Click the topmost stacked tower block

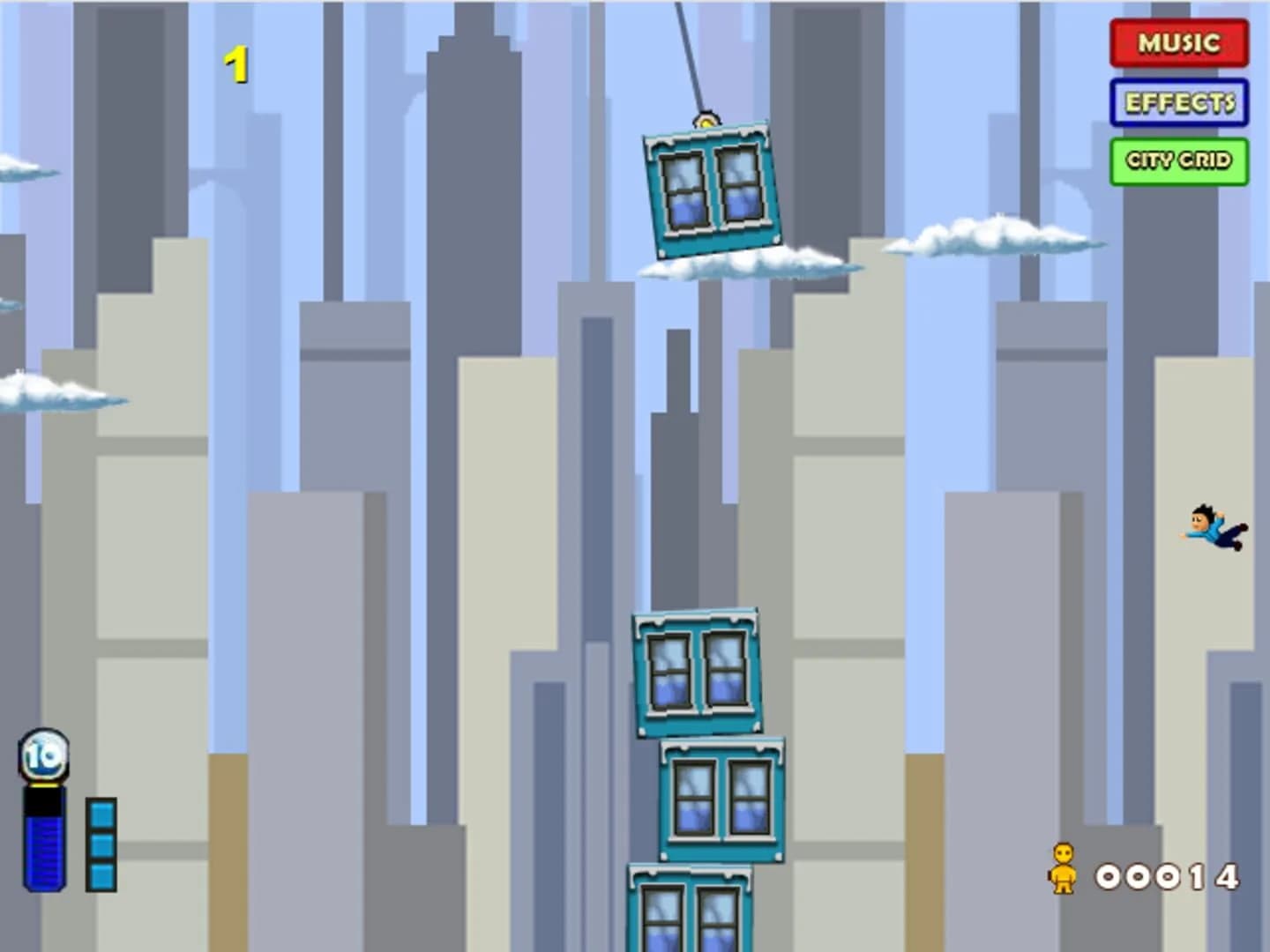pyautogui.click(x=698, y=670)
